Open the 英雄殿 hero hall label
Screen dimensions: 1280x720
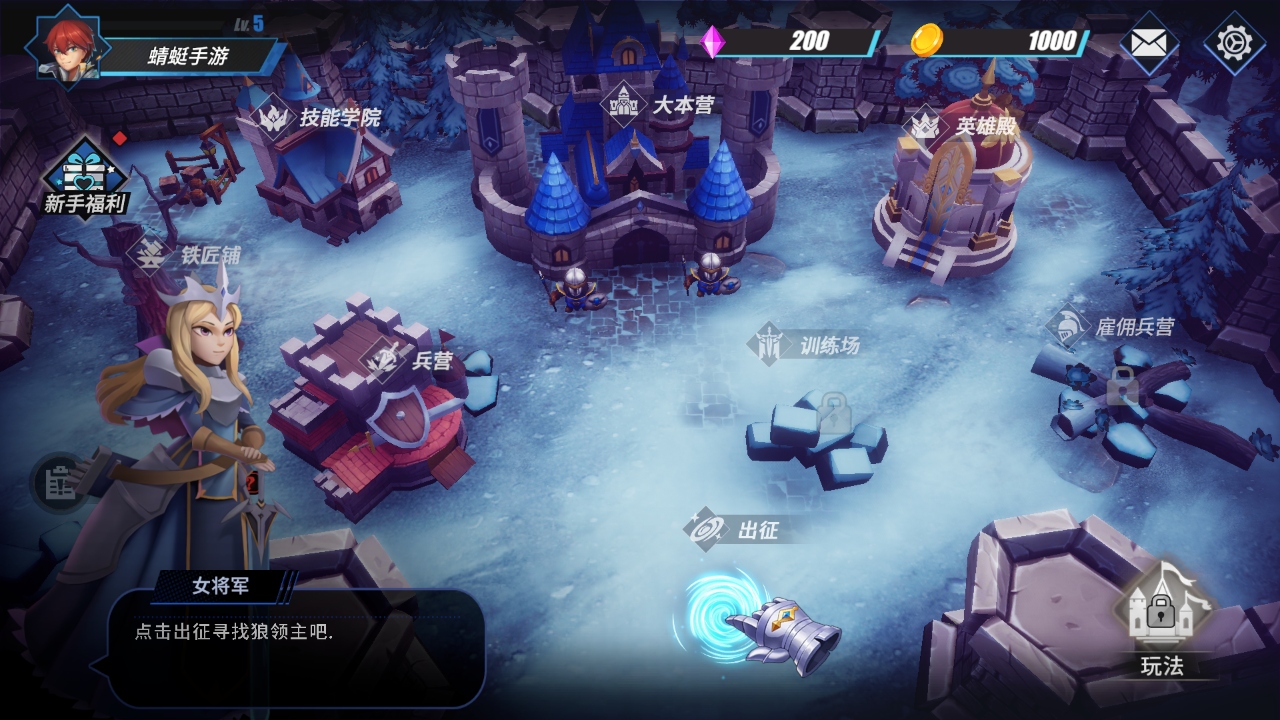(965, 127)
